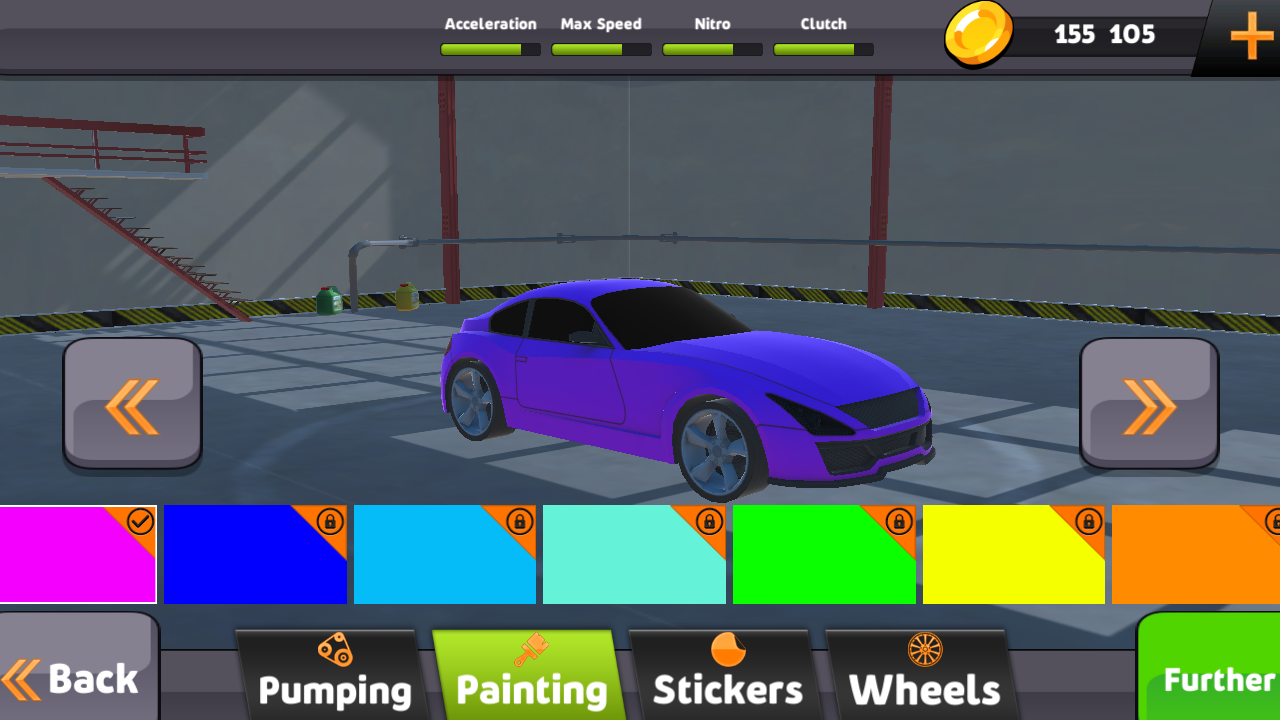Click the right double-arrow to view next car
Viewport: 1280px width, 720px height.
pos(1148,402)
